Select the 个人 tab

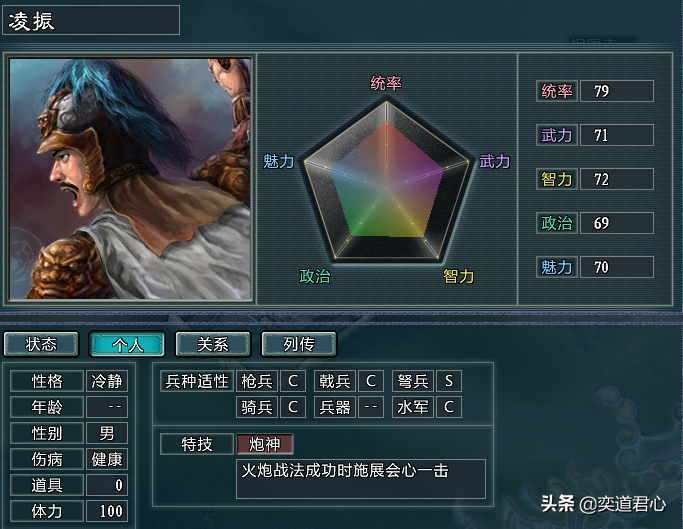tap(127, 344)
